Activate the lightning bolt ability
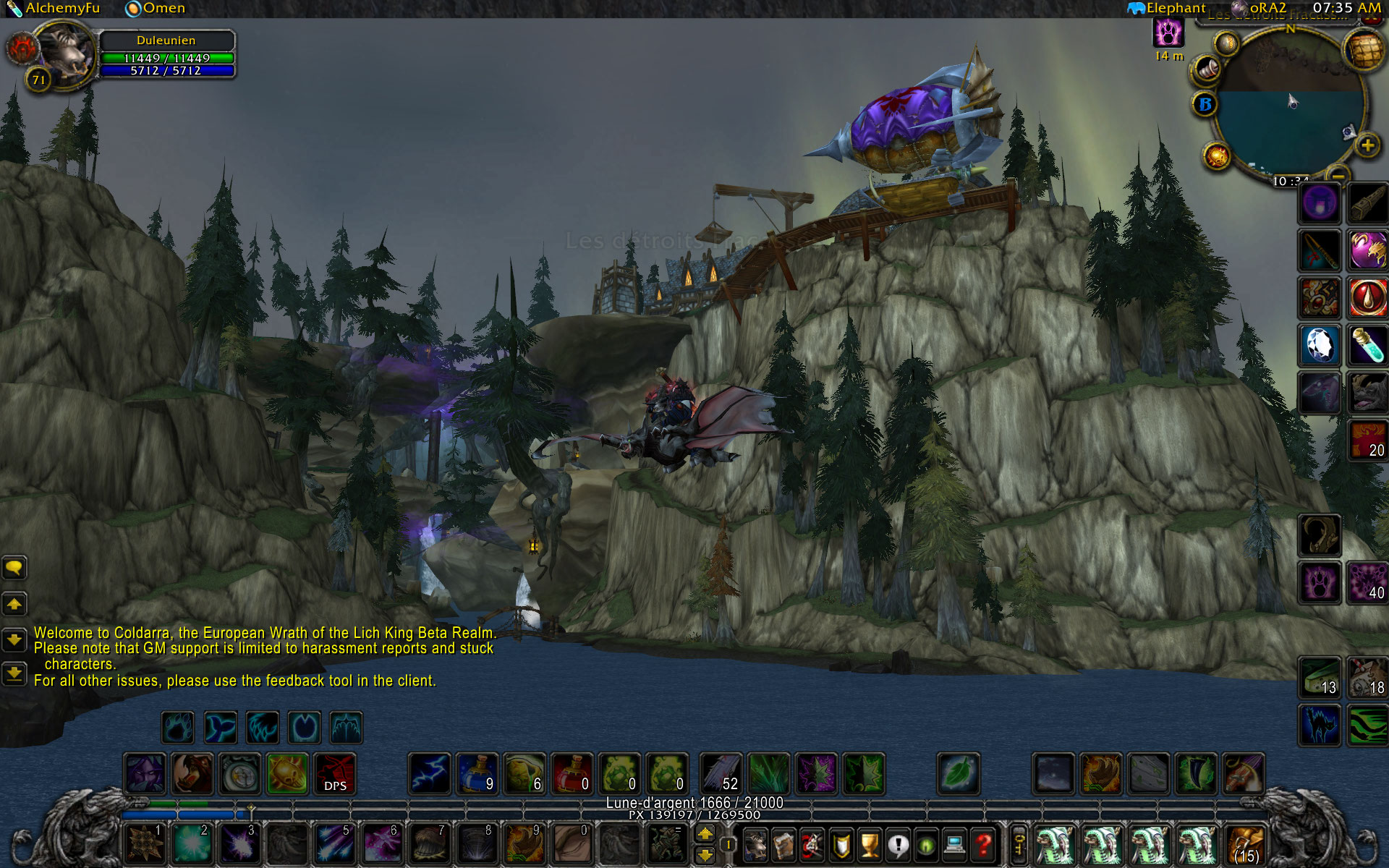The width and height of the screenshot is (1389, 868). (430, 773)
